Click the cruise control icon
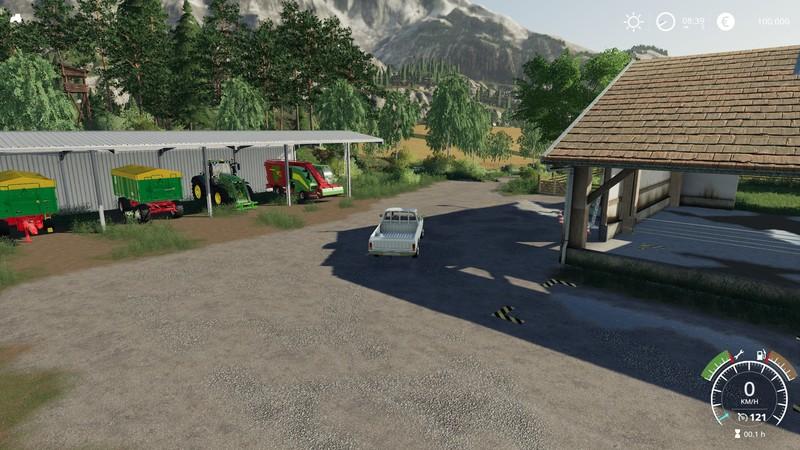This screenshot has width=800, height=450. point(742,416)
